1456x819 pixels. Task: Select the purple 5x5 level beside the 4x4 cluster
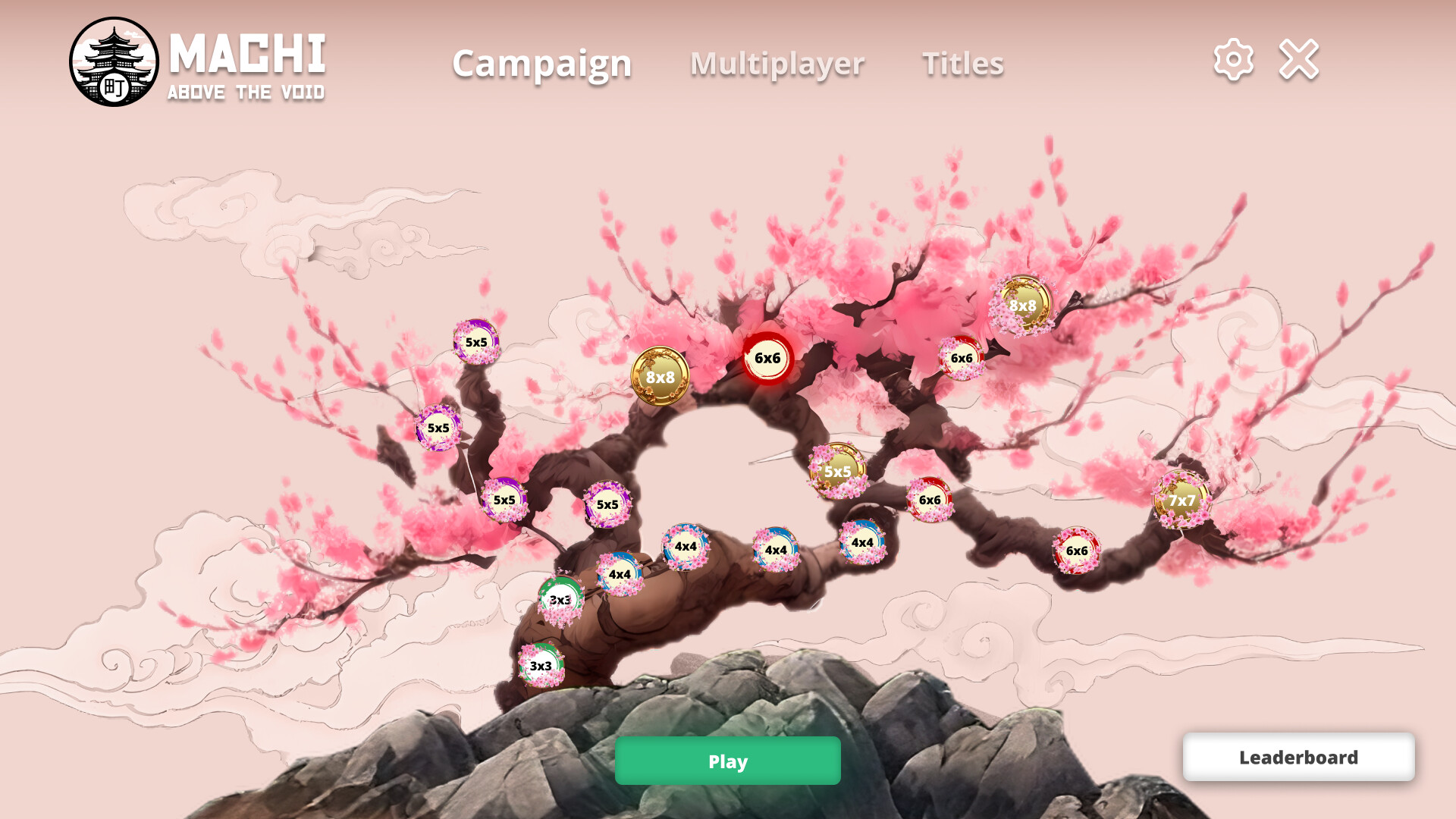click(607, 503)
